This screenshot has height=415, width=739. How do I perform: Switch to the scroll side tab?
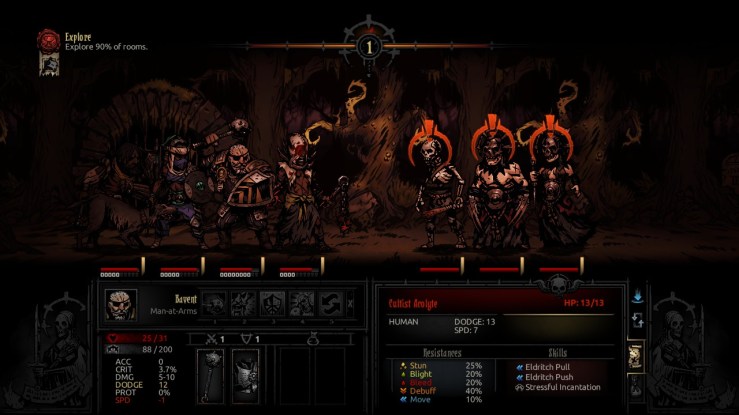636,356
